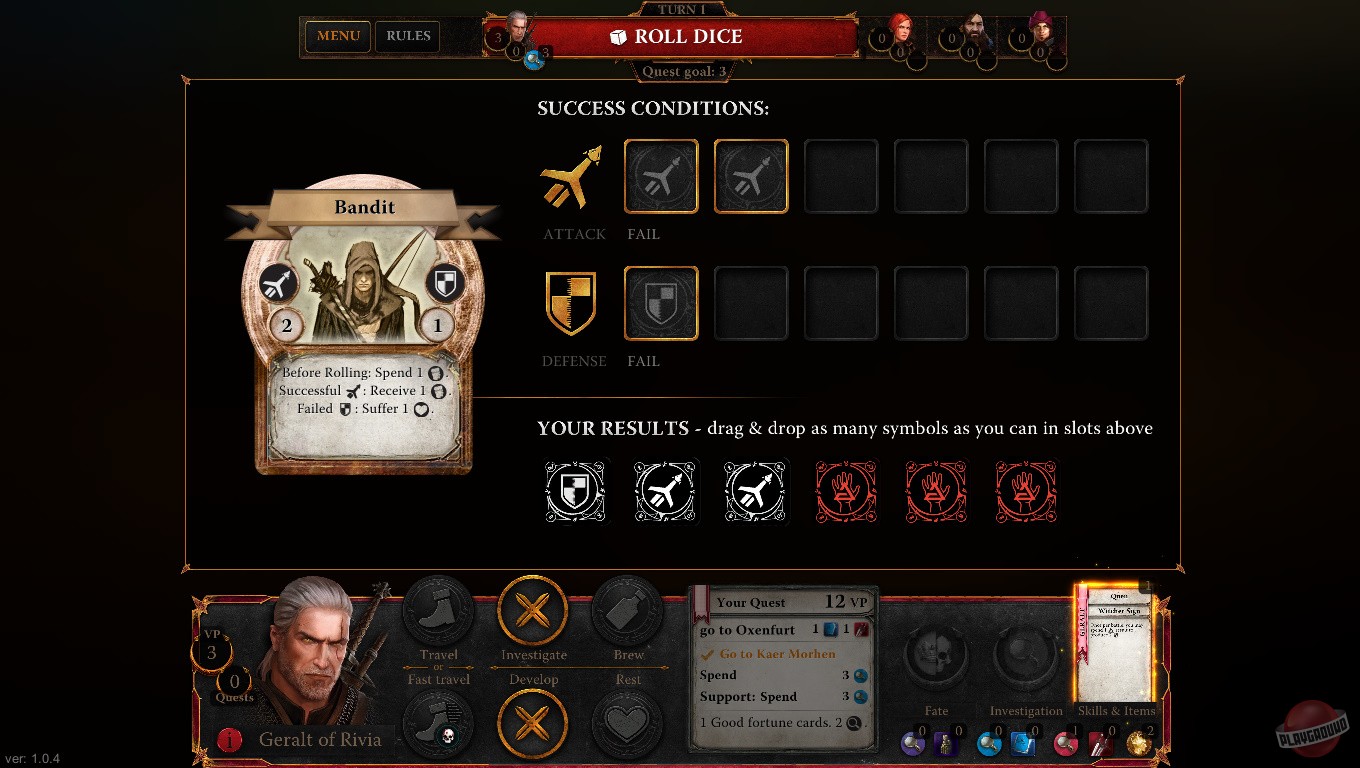
Task: Click the red Investigation magnifying glass icon
Action: pos(1065,744)
